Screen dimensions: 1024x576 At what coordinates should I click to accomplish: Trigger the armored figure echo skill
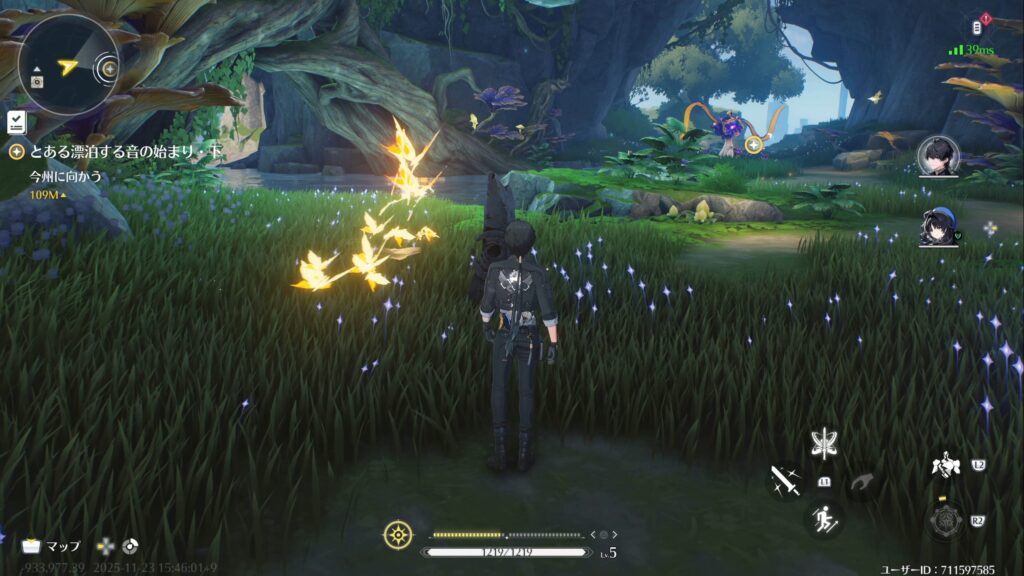[x=942, y=467]
